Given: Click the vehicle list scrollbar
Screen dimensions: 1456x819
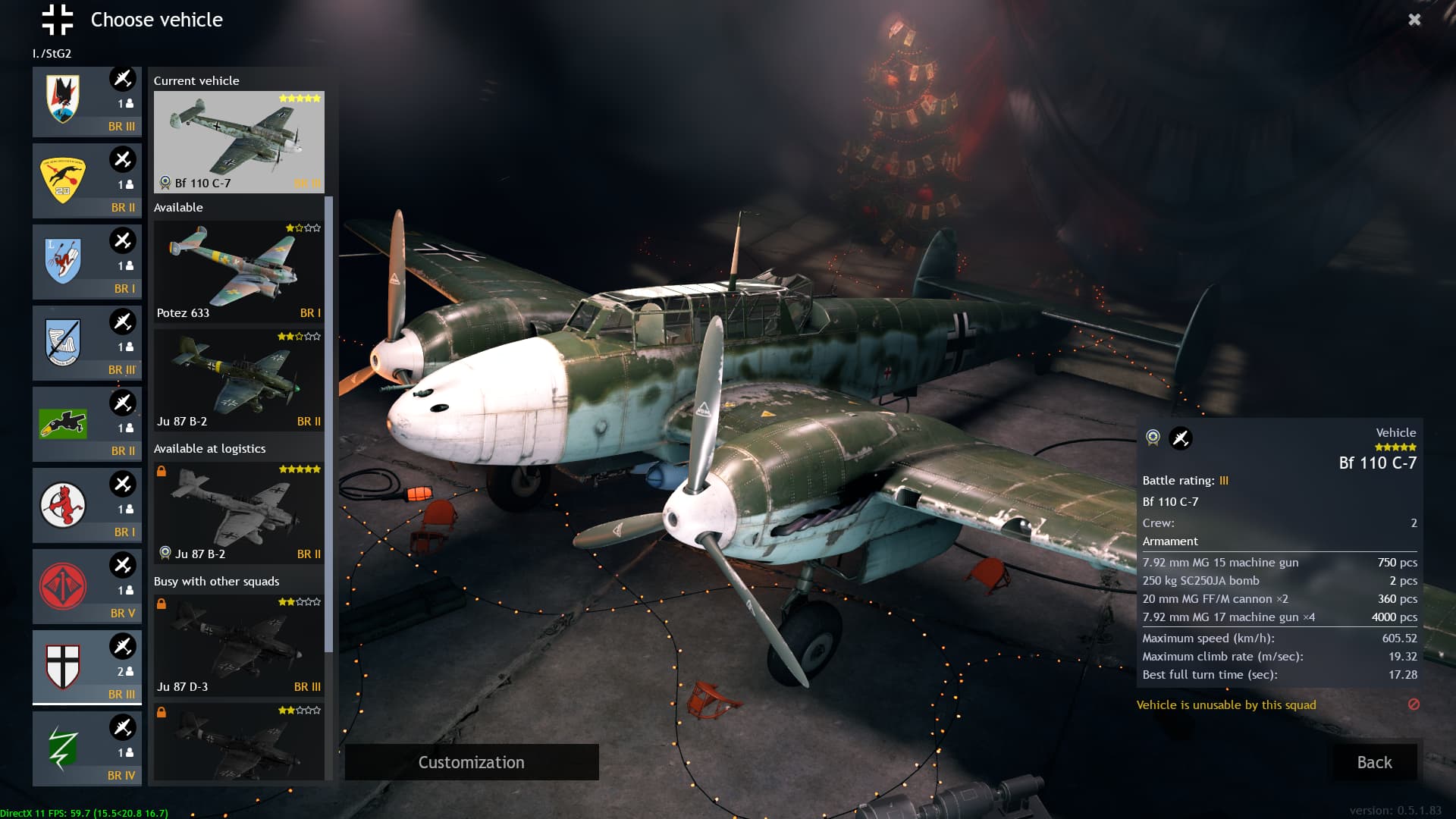Looking at the screenshot, I should click(x=329, y=425).
